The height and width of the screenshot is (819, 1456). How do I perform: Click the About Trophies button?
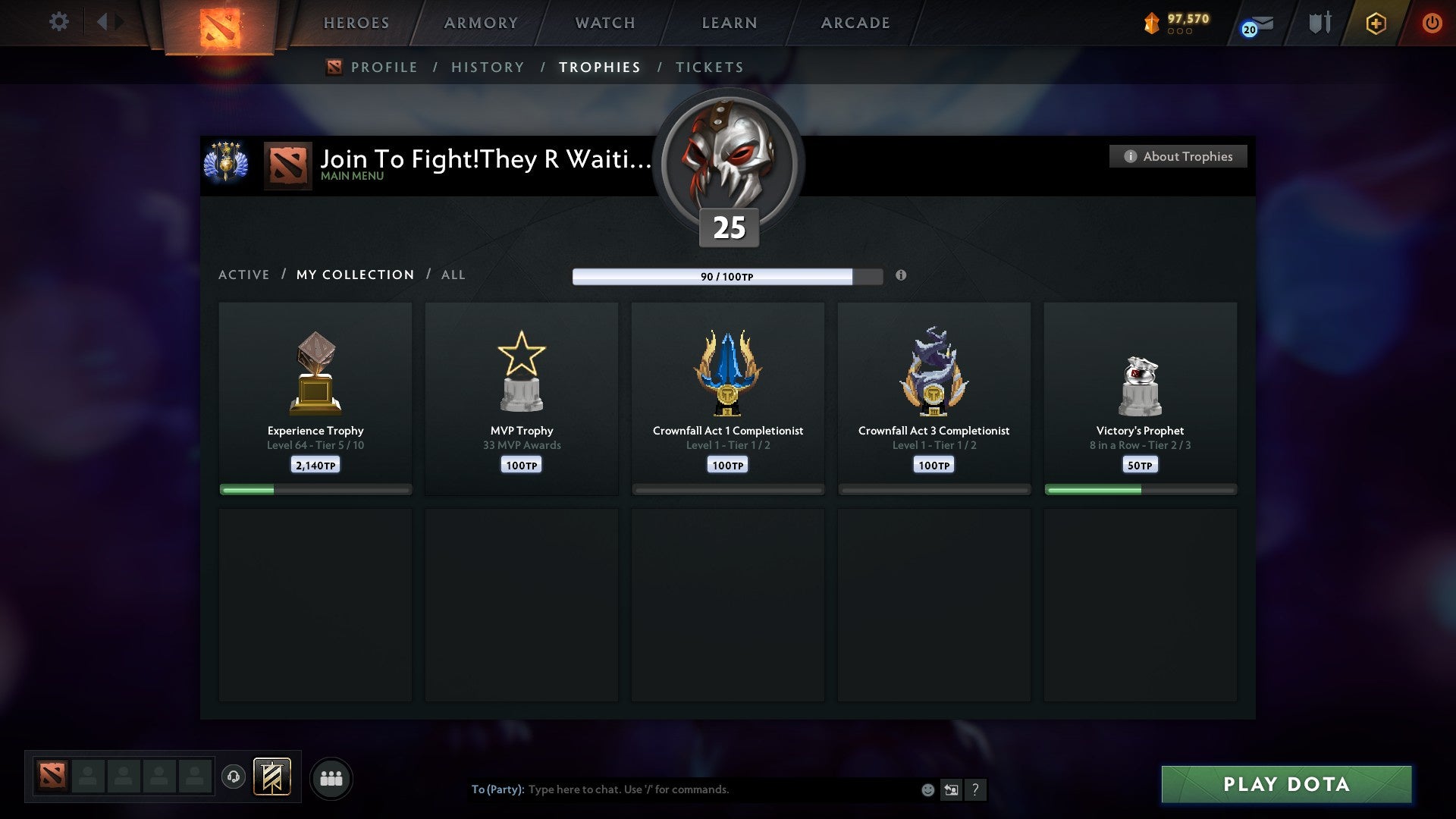[1178, 156]
